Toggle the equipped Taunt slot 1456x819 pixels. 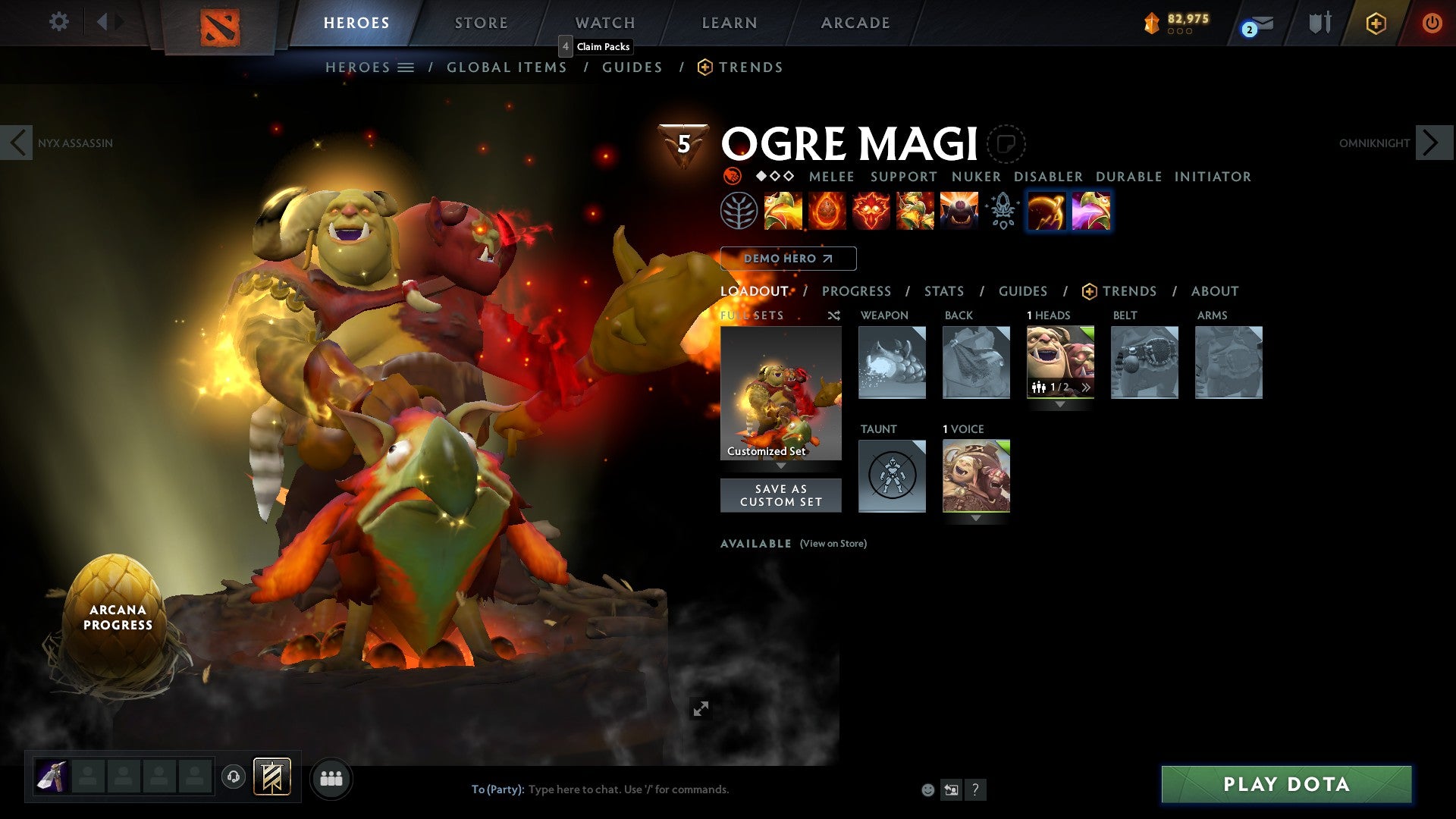pos(892,476)
